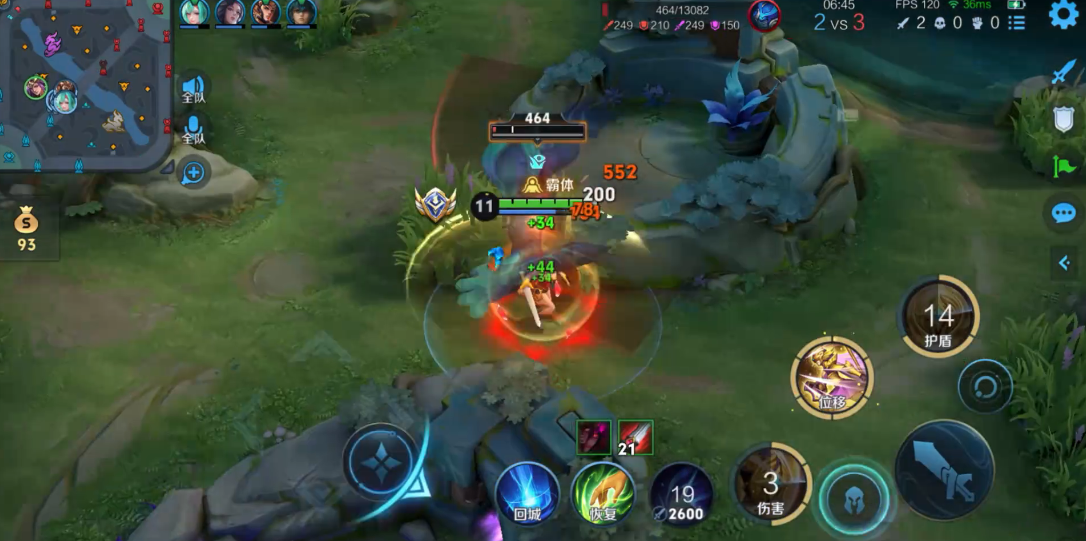This screenshot has width=1086, height=541.
Task: Send the shield defend signal
Action: [x=1063, y=120]
